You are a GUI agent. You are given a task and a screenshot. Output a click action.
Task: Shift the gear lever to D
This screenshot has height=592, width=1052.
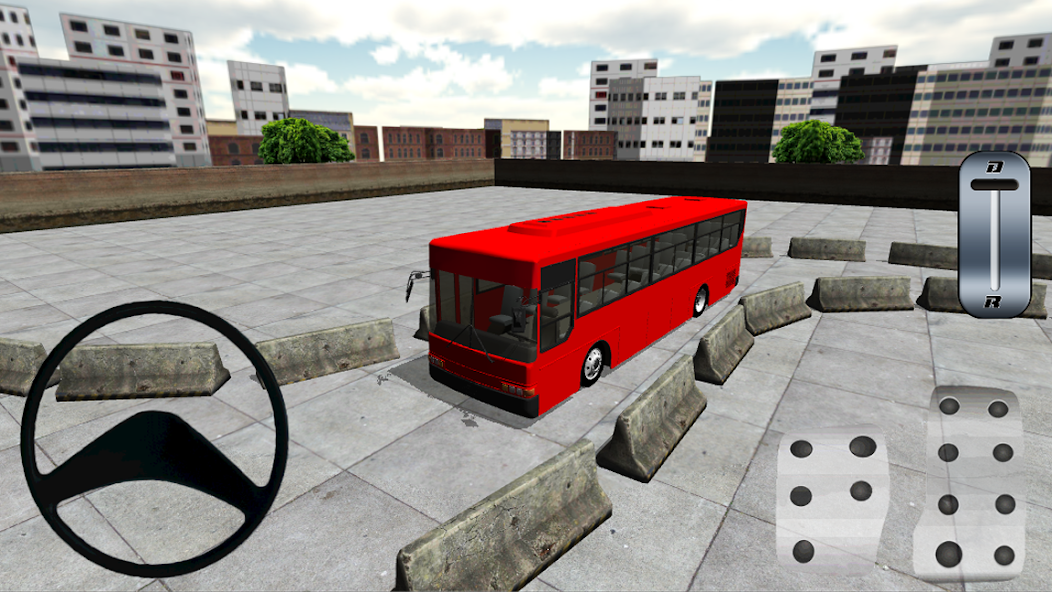994,167
